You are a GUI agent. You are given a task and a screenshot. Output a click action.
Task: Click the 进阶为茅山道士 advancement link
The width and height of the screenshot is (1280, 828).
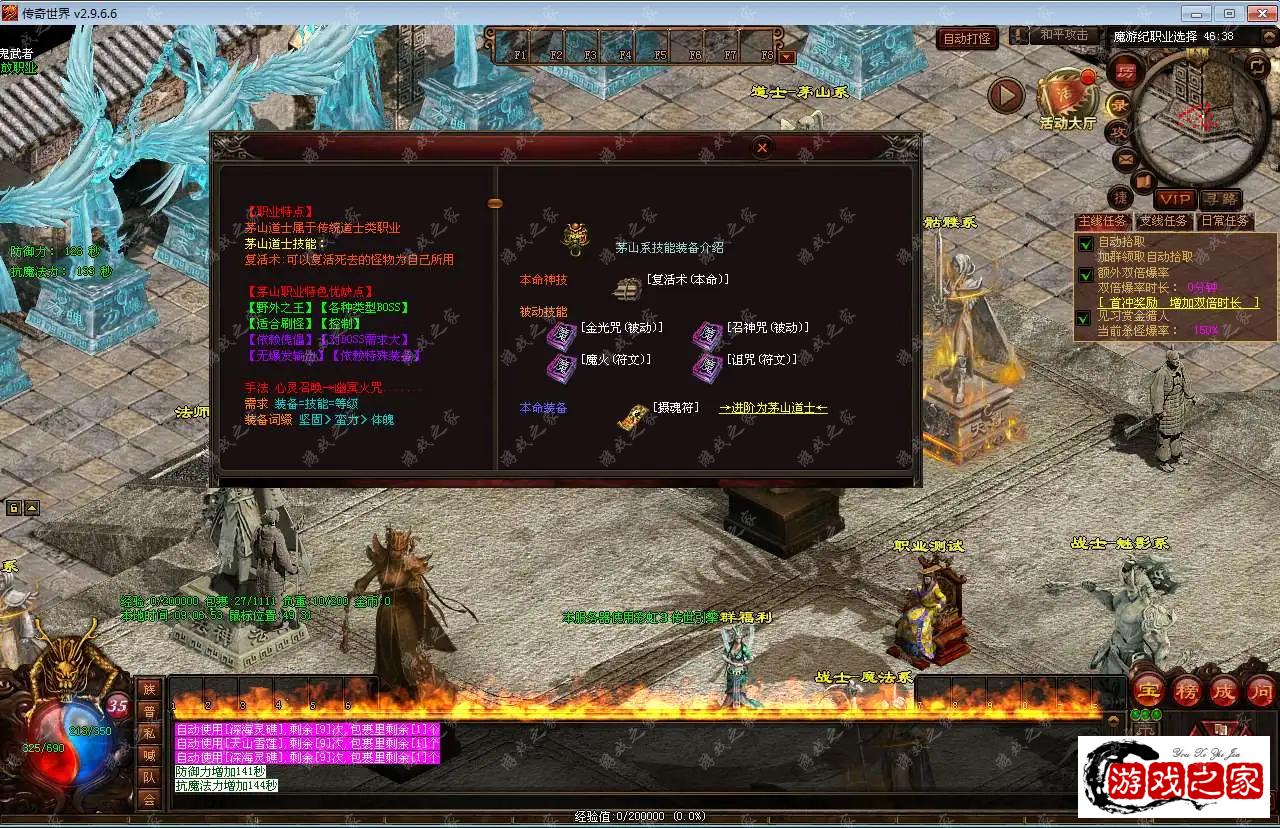pyautogui.click(x=773, y=408)
